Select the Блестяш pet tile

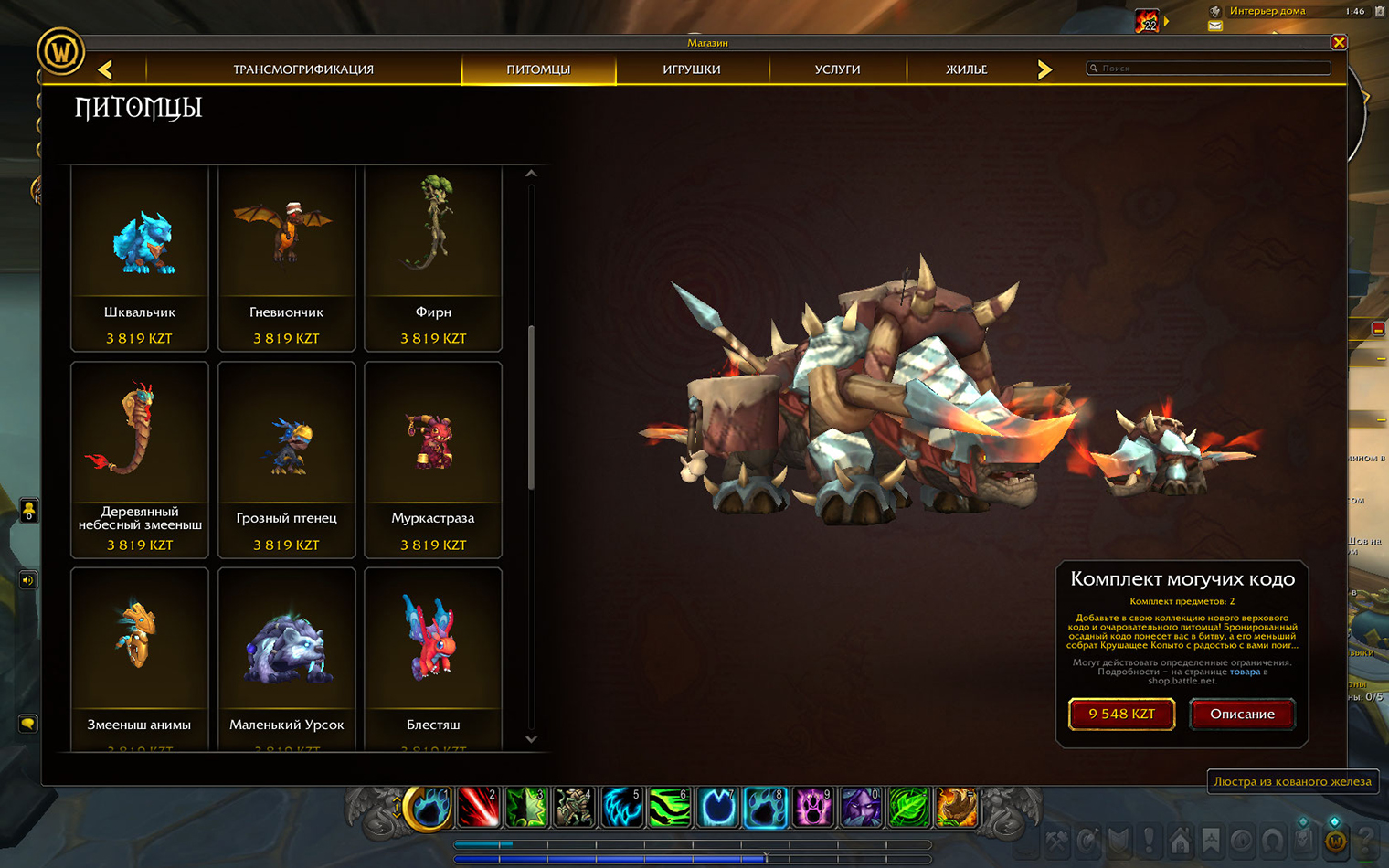point(433,658)
